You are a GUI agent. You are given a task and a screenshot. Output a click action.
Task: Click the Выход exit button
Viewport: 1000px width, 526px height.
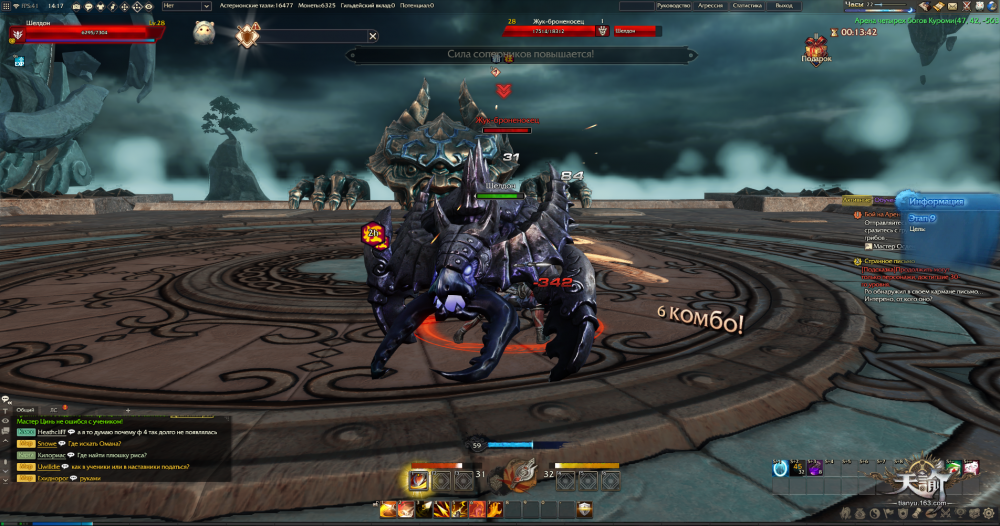tap(783, 6)
